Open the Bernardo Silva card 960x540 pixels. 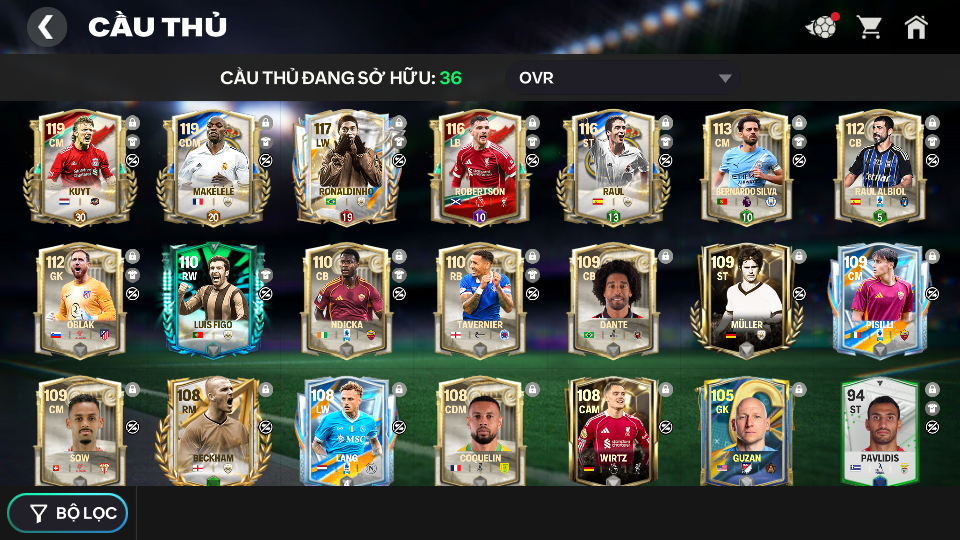point(747,167)
